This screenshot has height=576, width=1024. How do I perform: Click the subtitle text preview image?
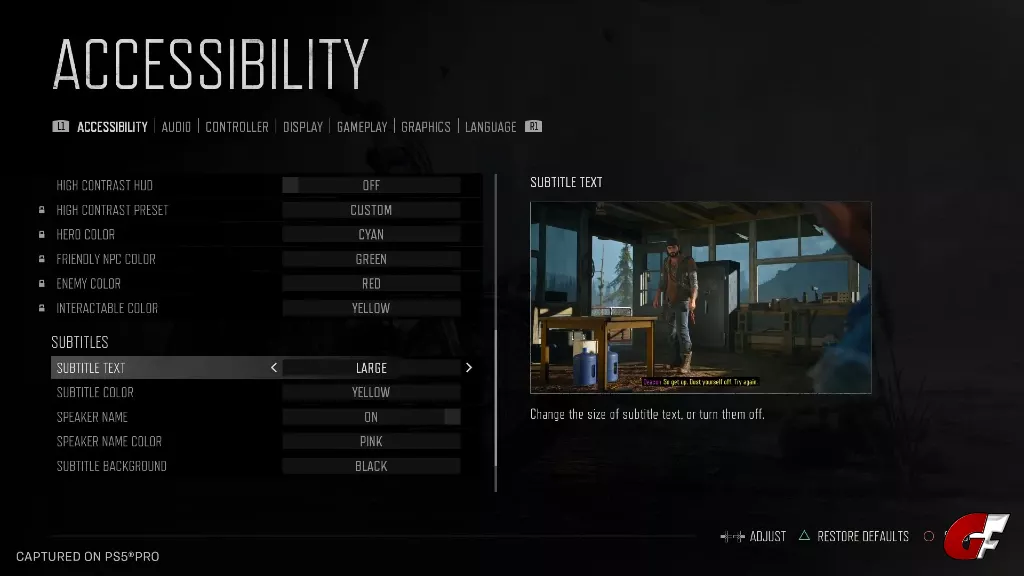click(x=700, y=297)
